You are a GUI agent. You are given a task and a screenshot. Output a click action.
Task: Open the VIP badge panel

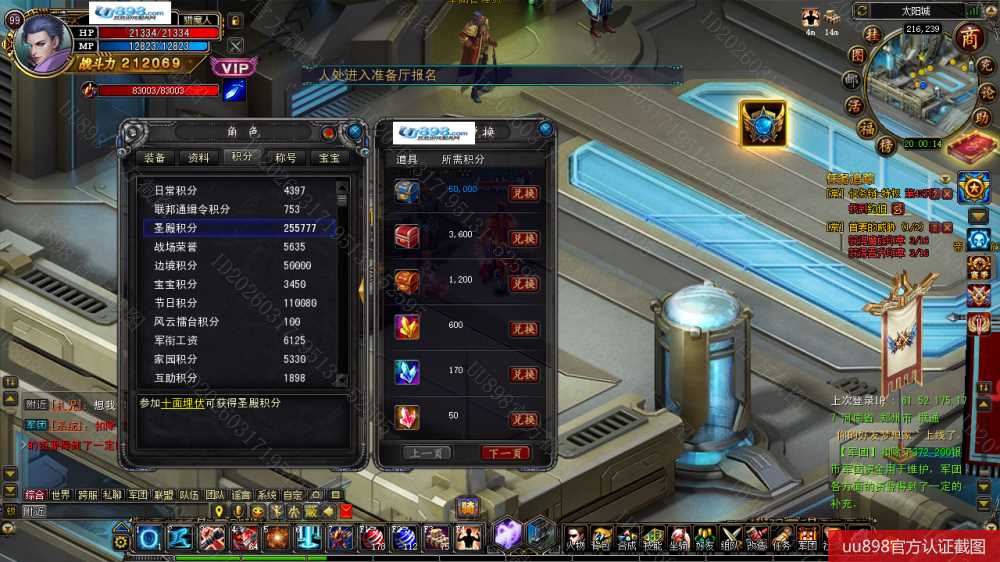234,67
